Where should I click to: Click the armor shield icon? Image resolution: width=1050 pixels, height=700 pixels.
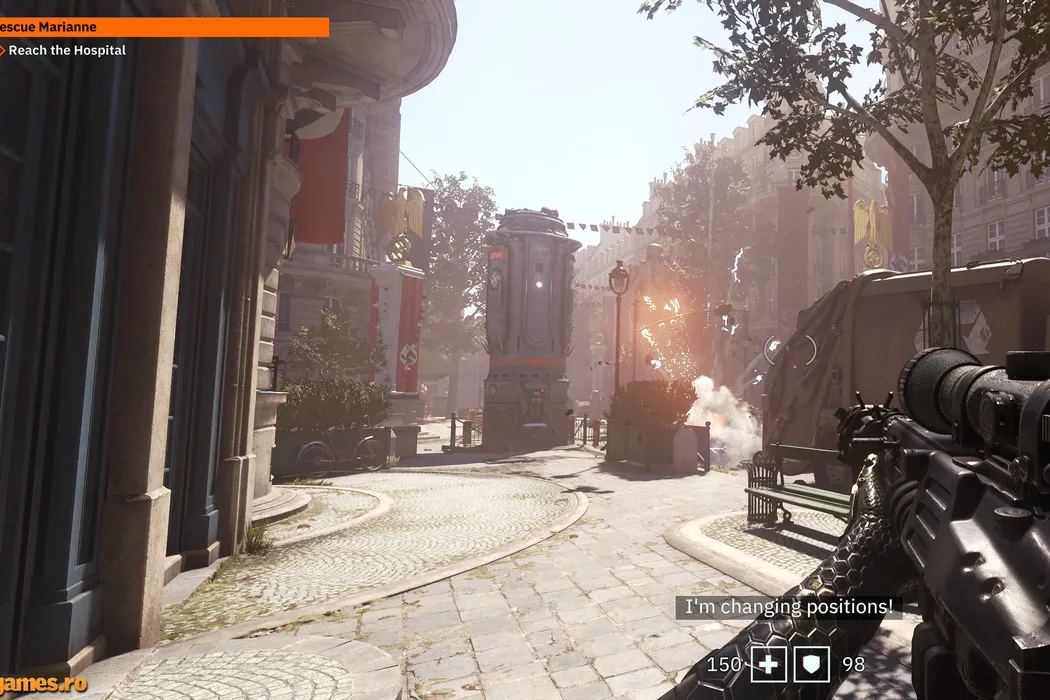click(x=811, y=664)
